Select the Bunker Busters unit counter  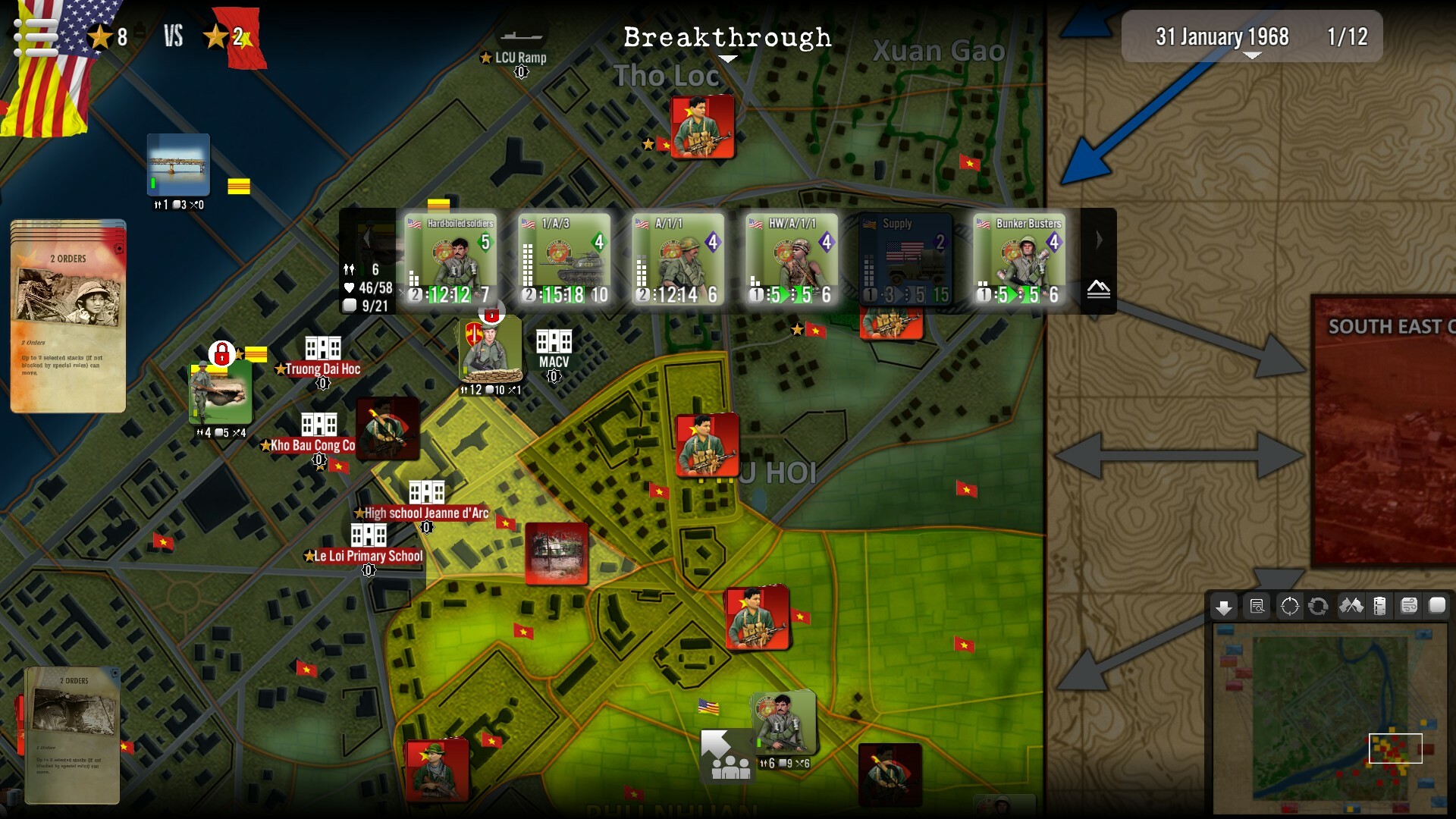coord(1020,258)
